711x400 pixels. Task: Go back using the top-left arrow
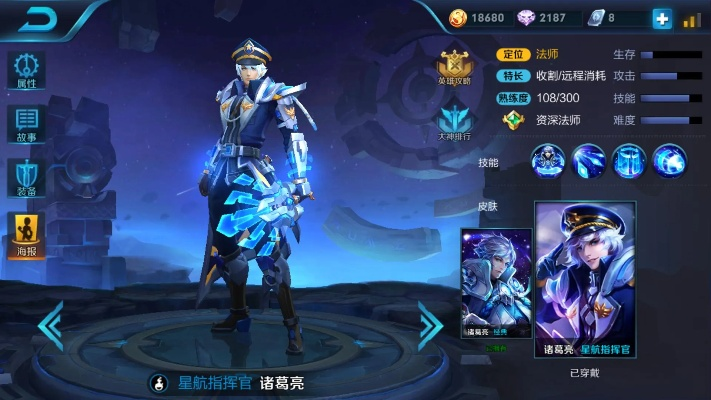point(40,18)
